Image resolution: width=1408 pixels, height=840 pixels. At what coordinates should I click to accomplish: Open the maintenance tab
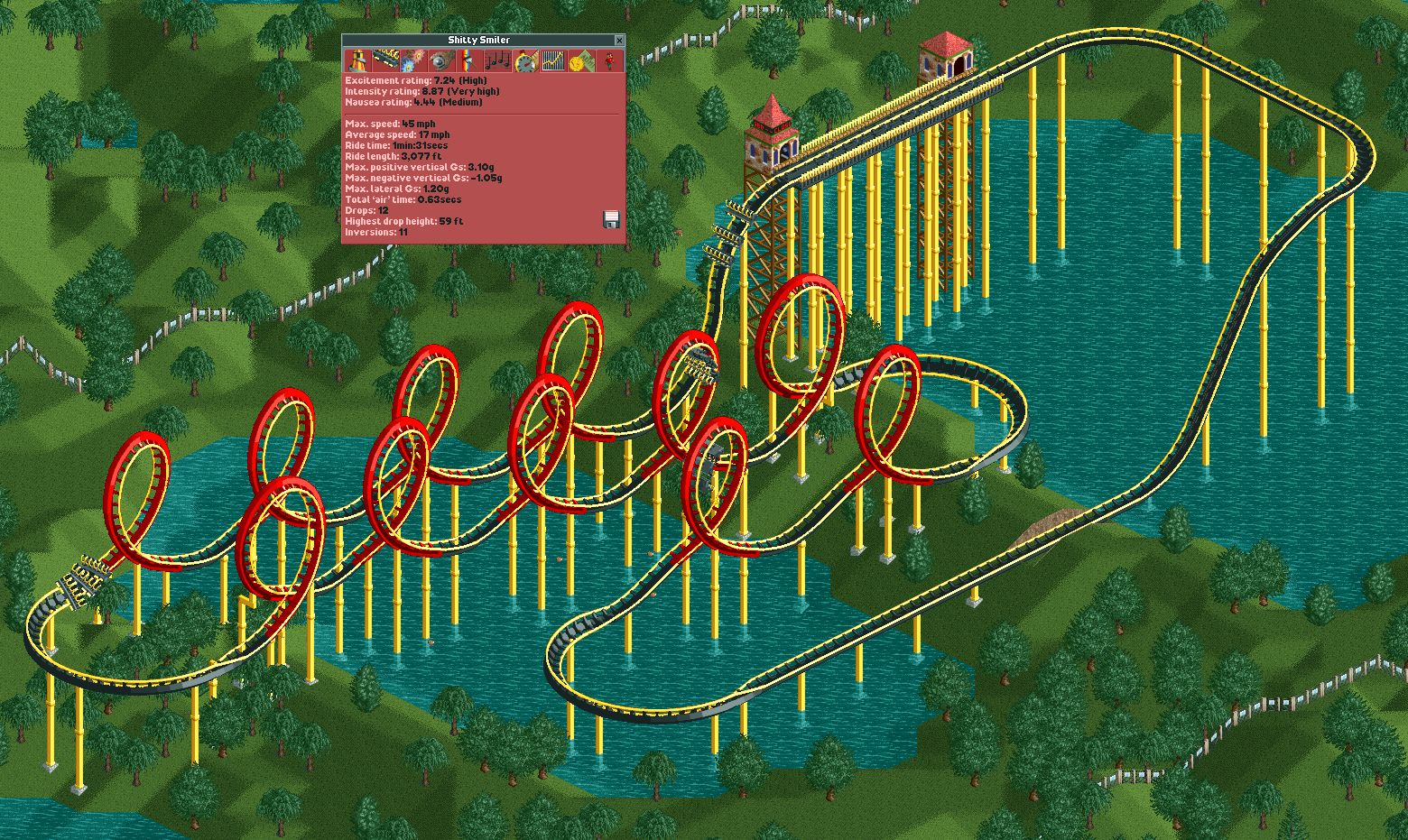(442, 60)
